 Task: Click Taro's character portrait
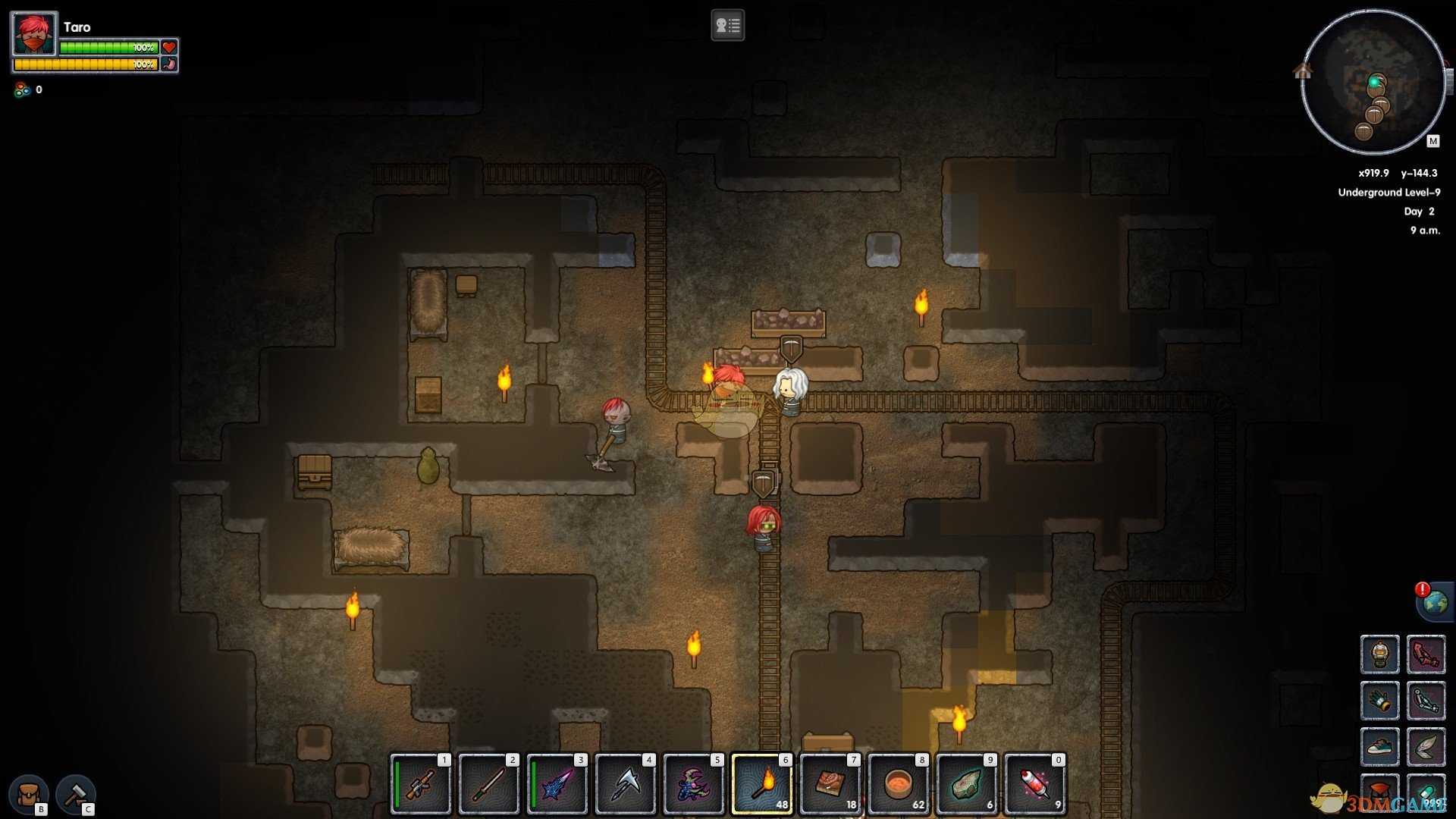34,34
